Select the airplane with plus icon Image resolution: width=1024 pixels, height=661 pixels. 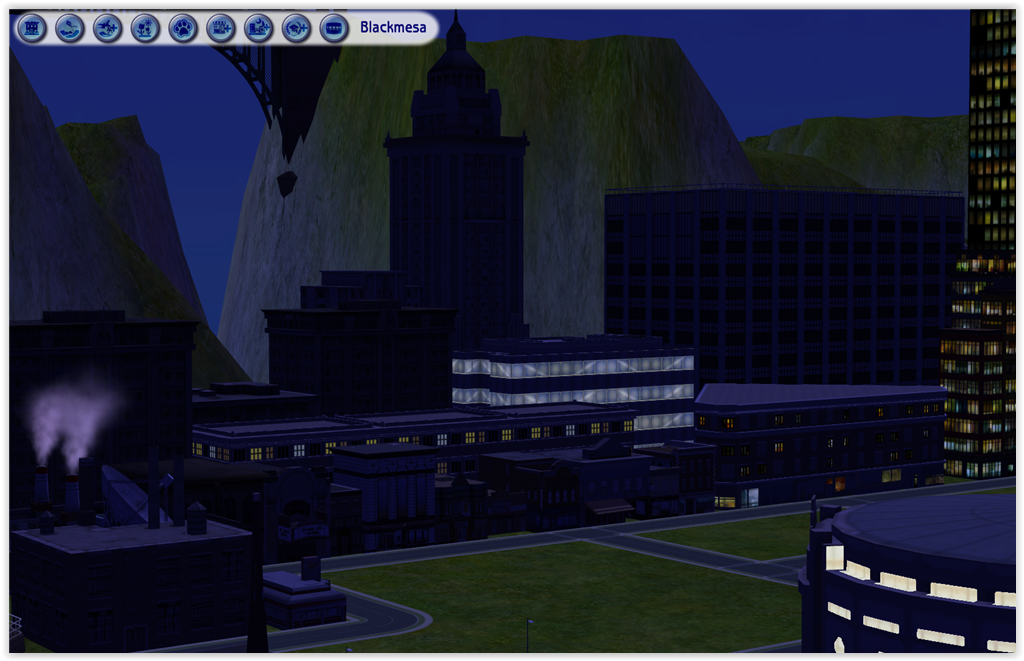click(x=108, y=28)
